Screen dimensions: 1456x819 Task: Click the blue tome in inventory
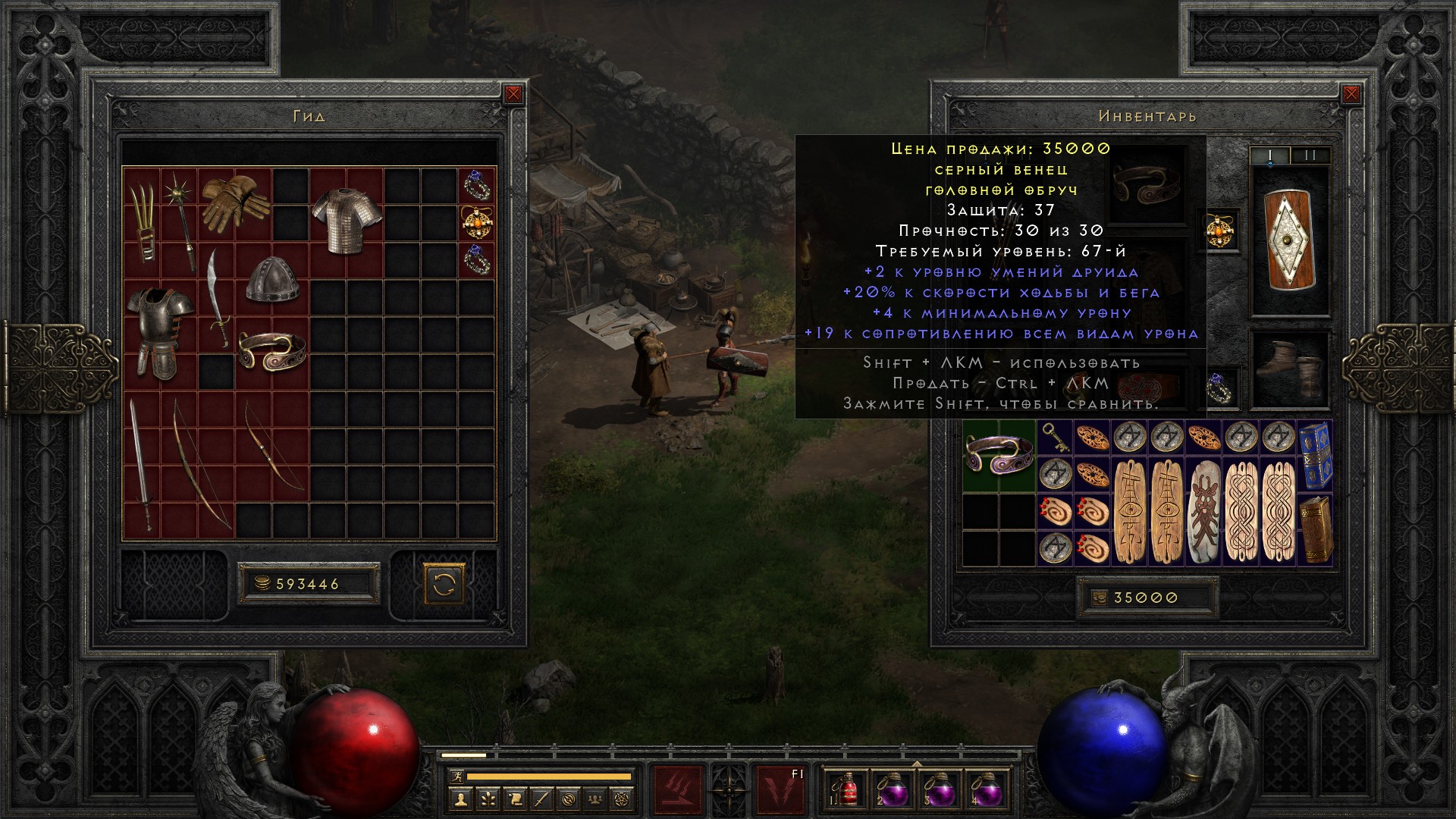point(1314,455)
